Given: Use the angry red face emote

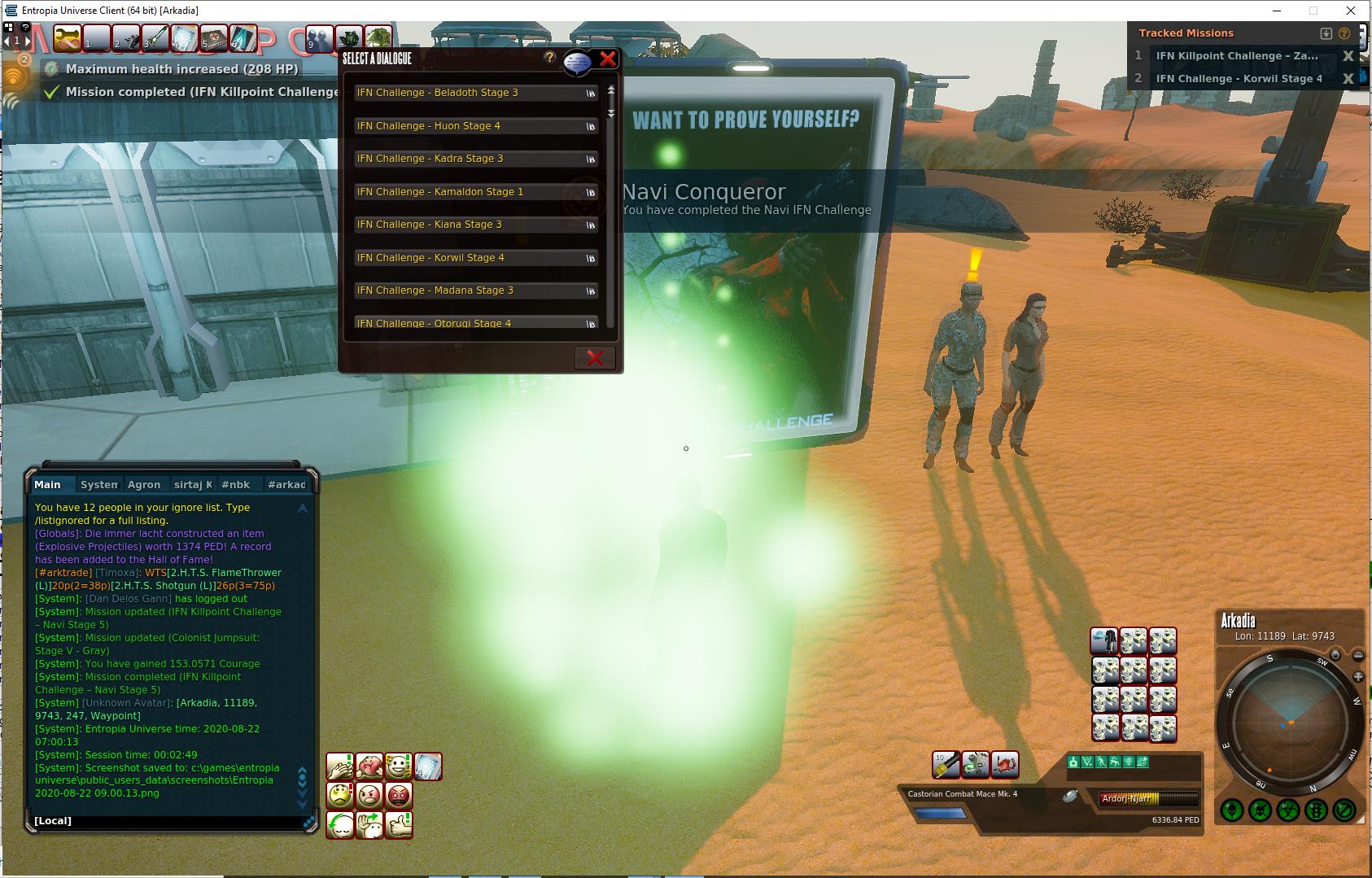Looking at the screenshot, I should pyautogui.click(x=399, y=795).
